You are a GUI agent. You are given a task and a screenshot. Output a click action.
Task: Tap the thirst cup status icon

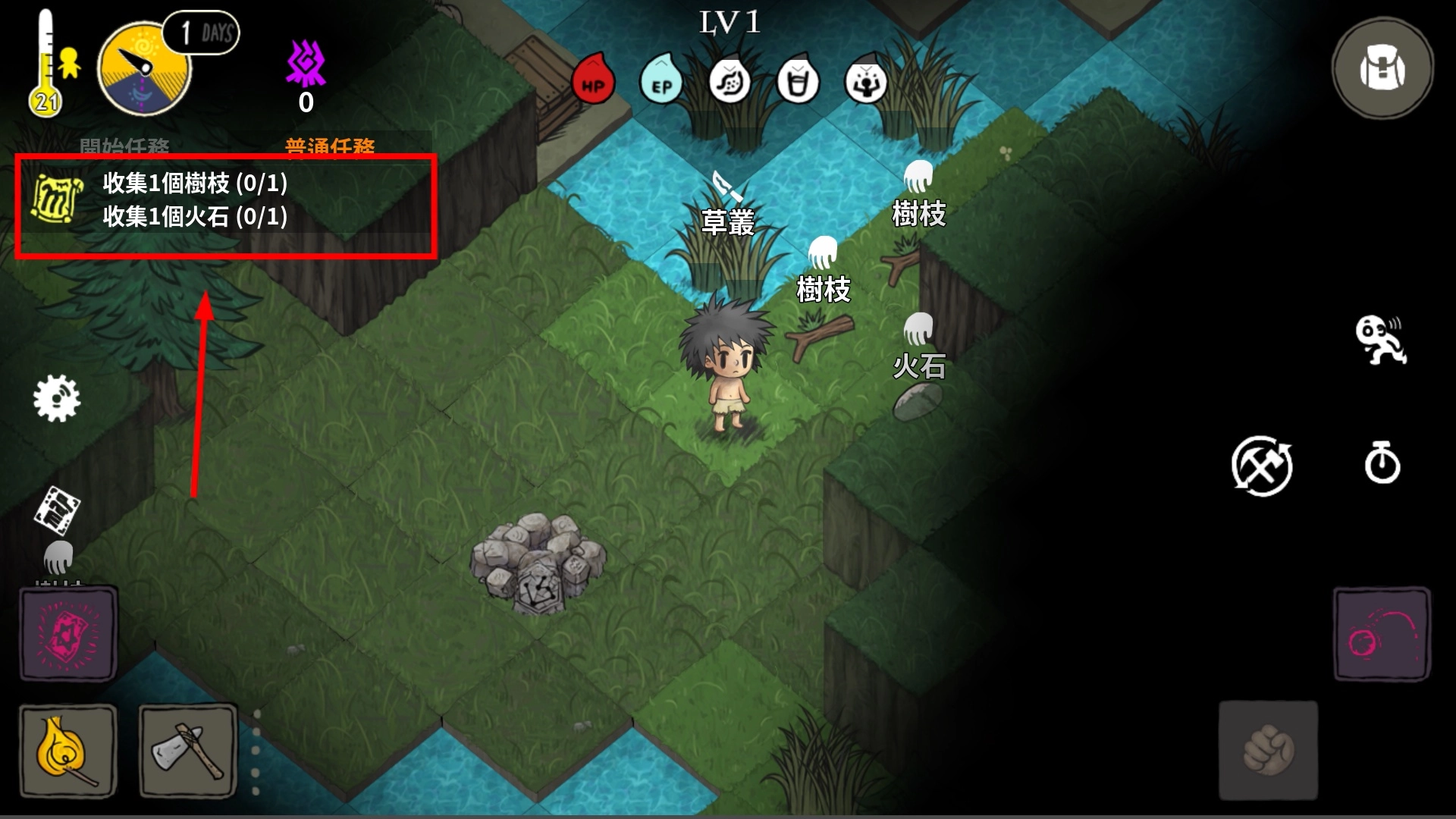click(798, 82)
